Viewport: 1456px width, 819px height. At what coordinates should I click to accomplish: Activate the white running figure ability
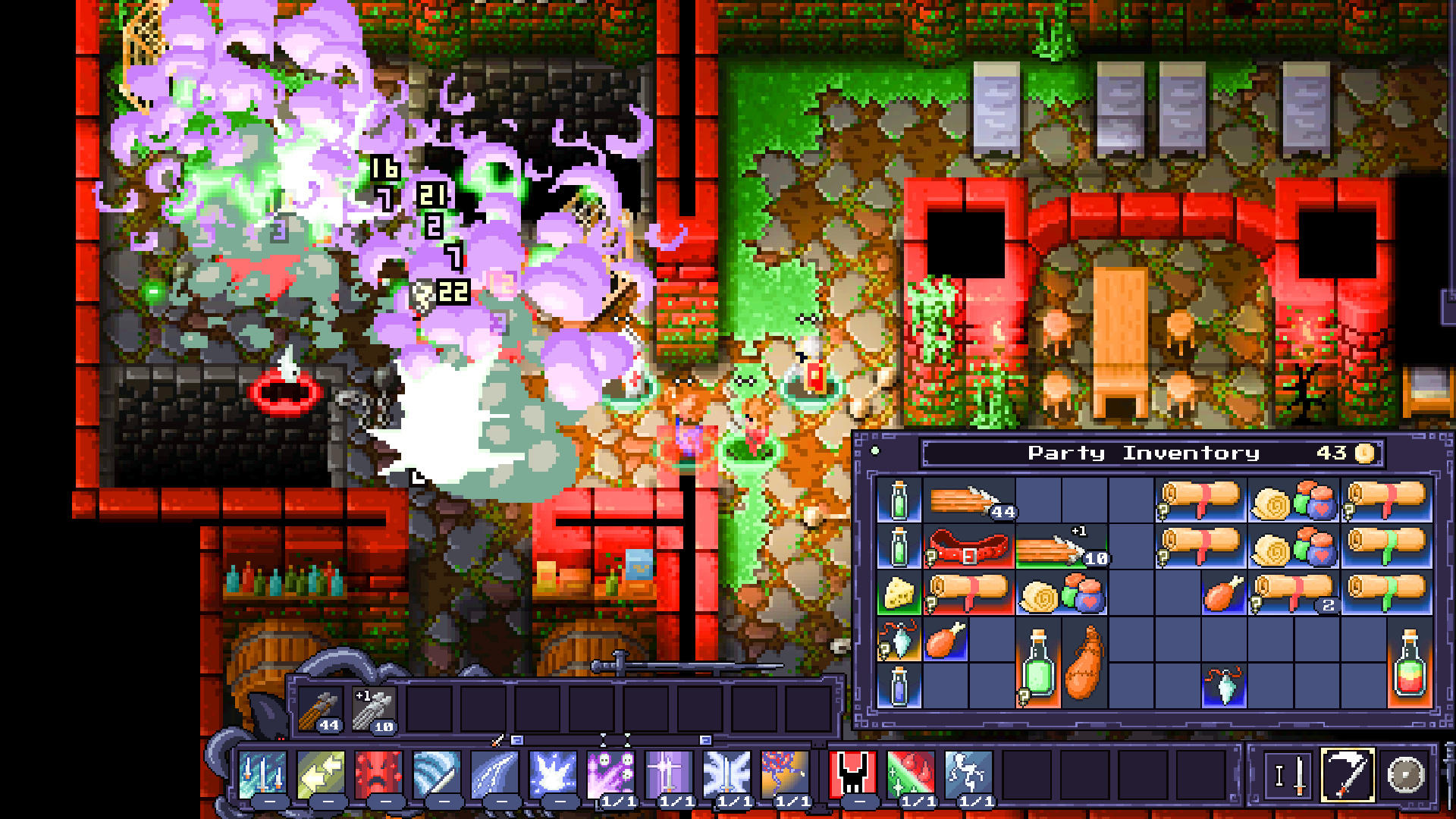point(968,775)
